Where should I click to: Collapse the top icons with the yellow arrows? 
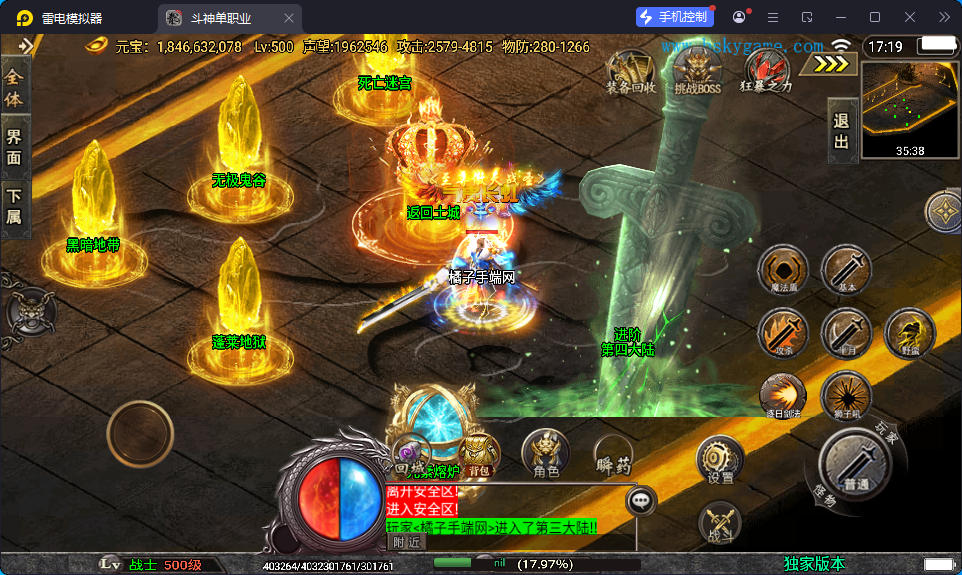[x=832, y=64]
